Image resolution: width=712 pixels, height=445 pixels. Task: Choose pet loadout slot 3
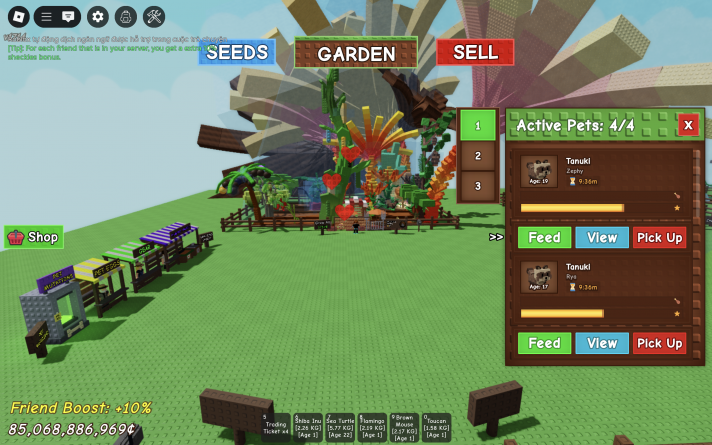[x=478, y=186]
